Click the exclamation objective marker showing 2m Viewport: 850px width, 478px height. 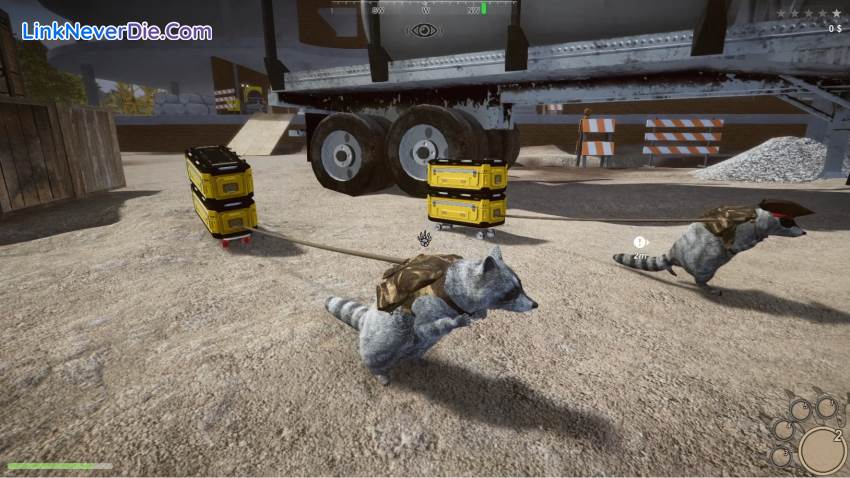pos(638,242)
